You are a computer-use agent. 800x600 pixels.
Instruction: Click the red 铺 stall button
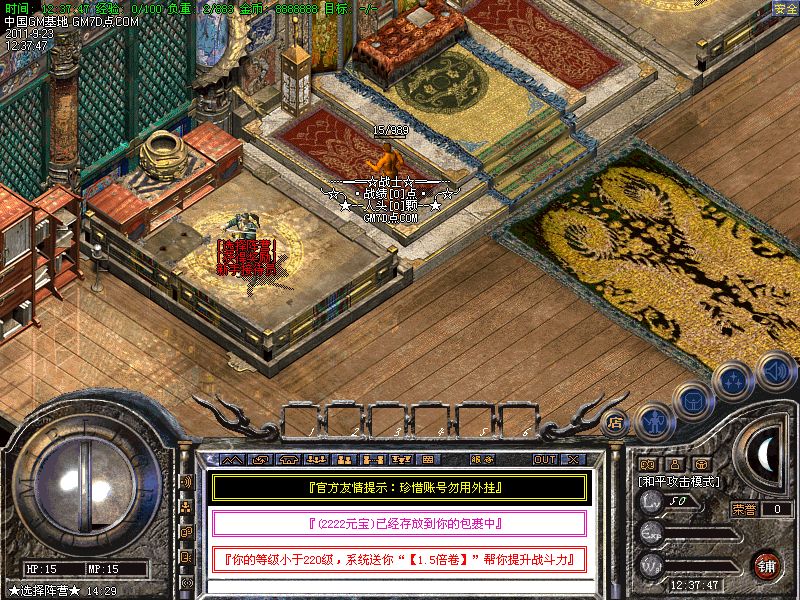(x=766, y=564)
